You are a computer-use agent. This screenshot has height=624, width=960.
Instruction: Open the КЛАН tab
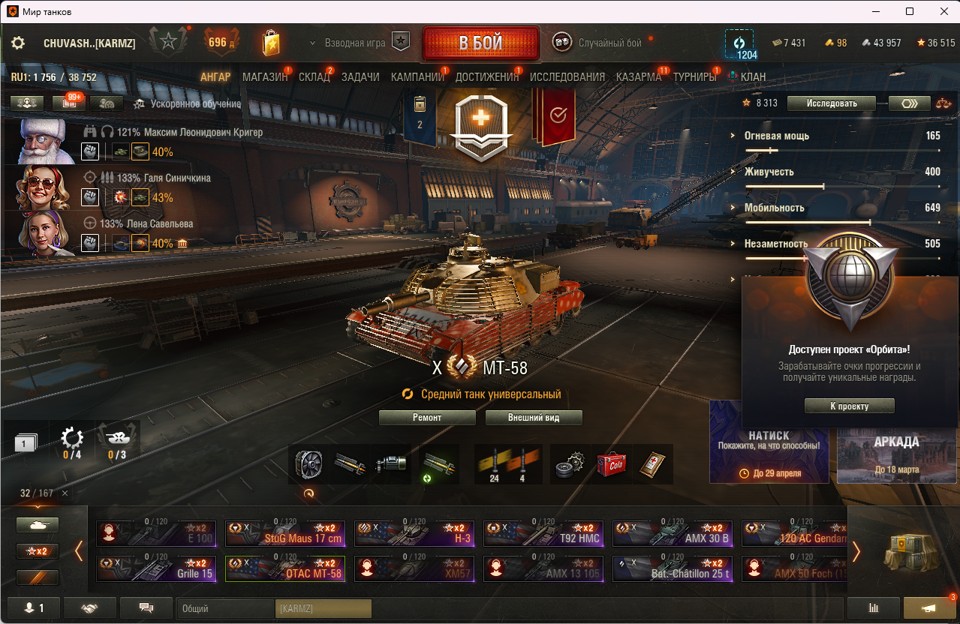coord(752,77)
